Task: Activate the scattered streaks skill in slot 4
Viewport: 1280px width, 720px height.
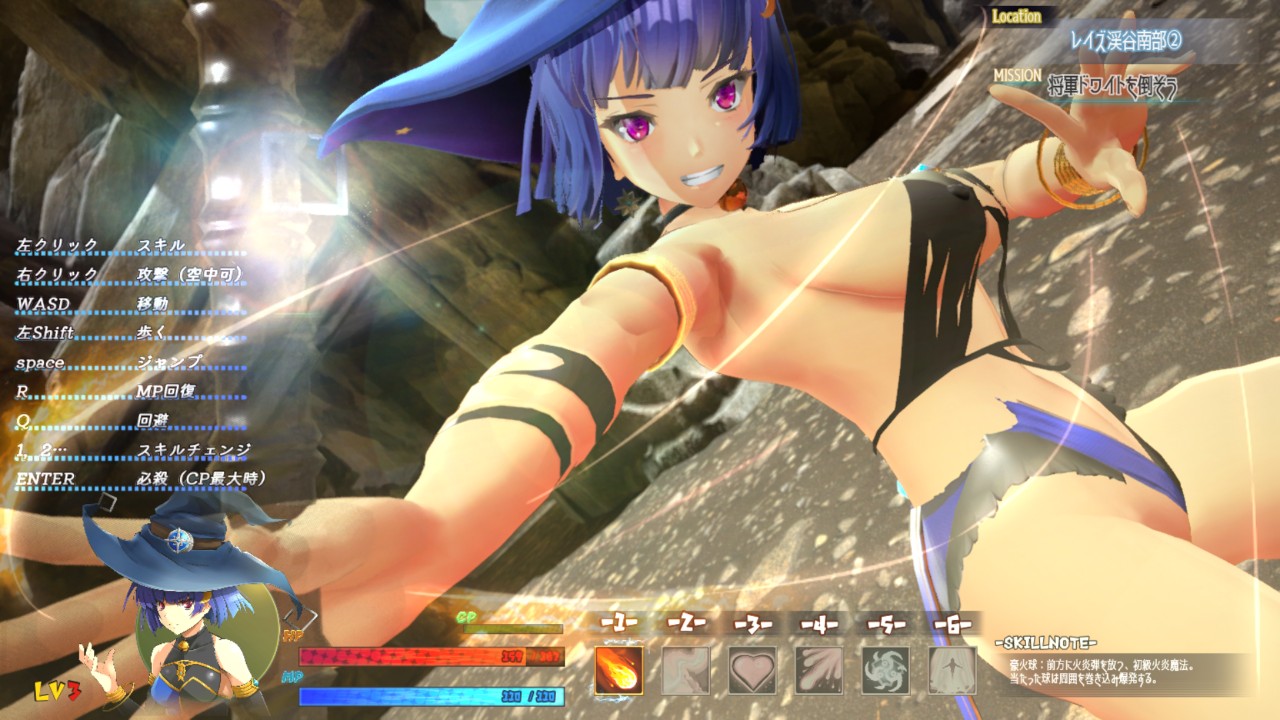Action: tap(819, 670)
